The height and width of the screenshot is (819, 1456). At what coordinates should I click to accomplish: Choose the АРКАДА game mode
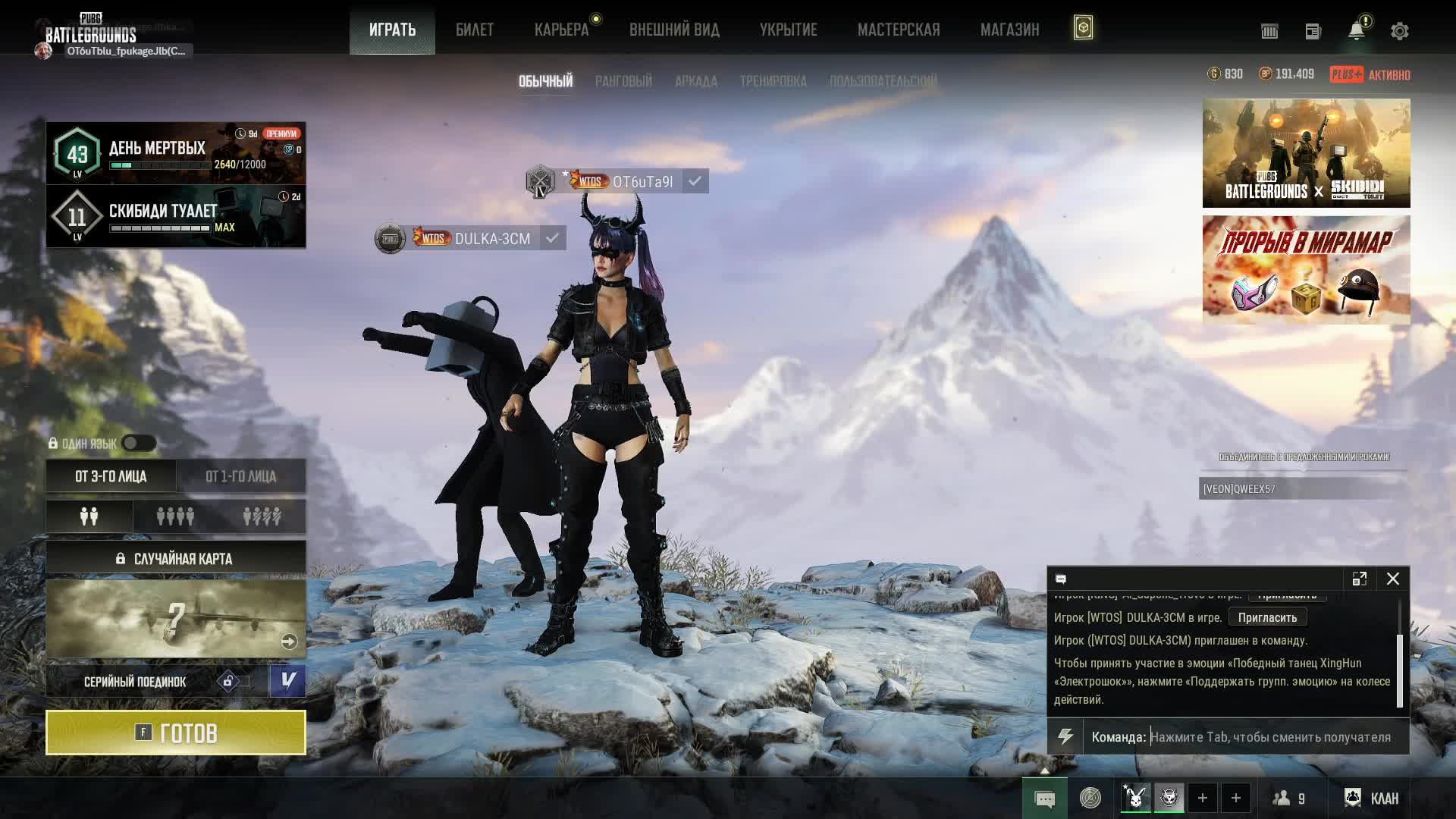click(695, 81)
